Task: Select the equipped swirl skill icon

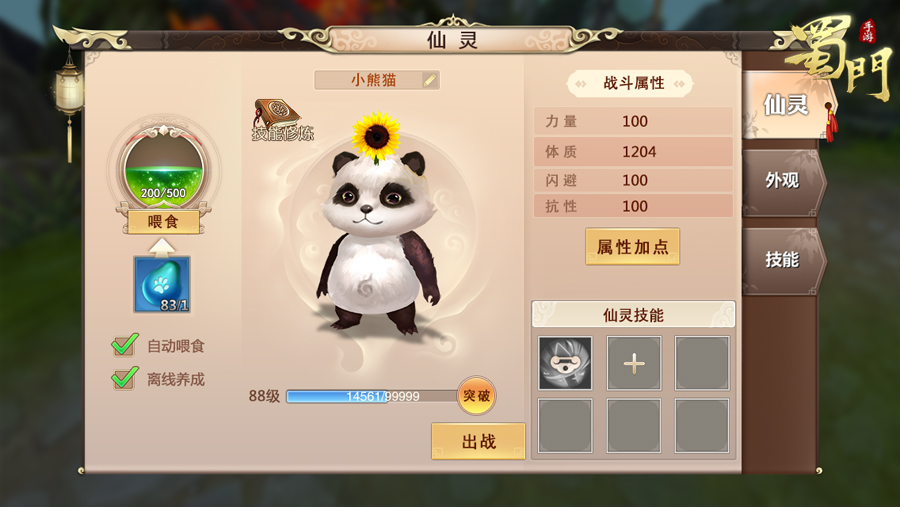Action: [x=565, y=363]
